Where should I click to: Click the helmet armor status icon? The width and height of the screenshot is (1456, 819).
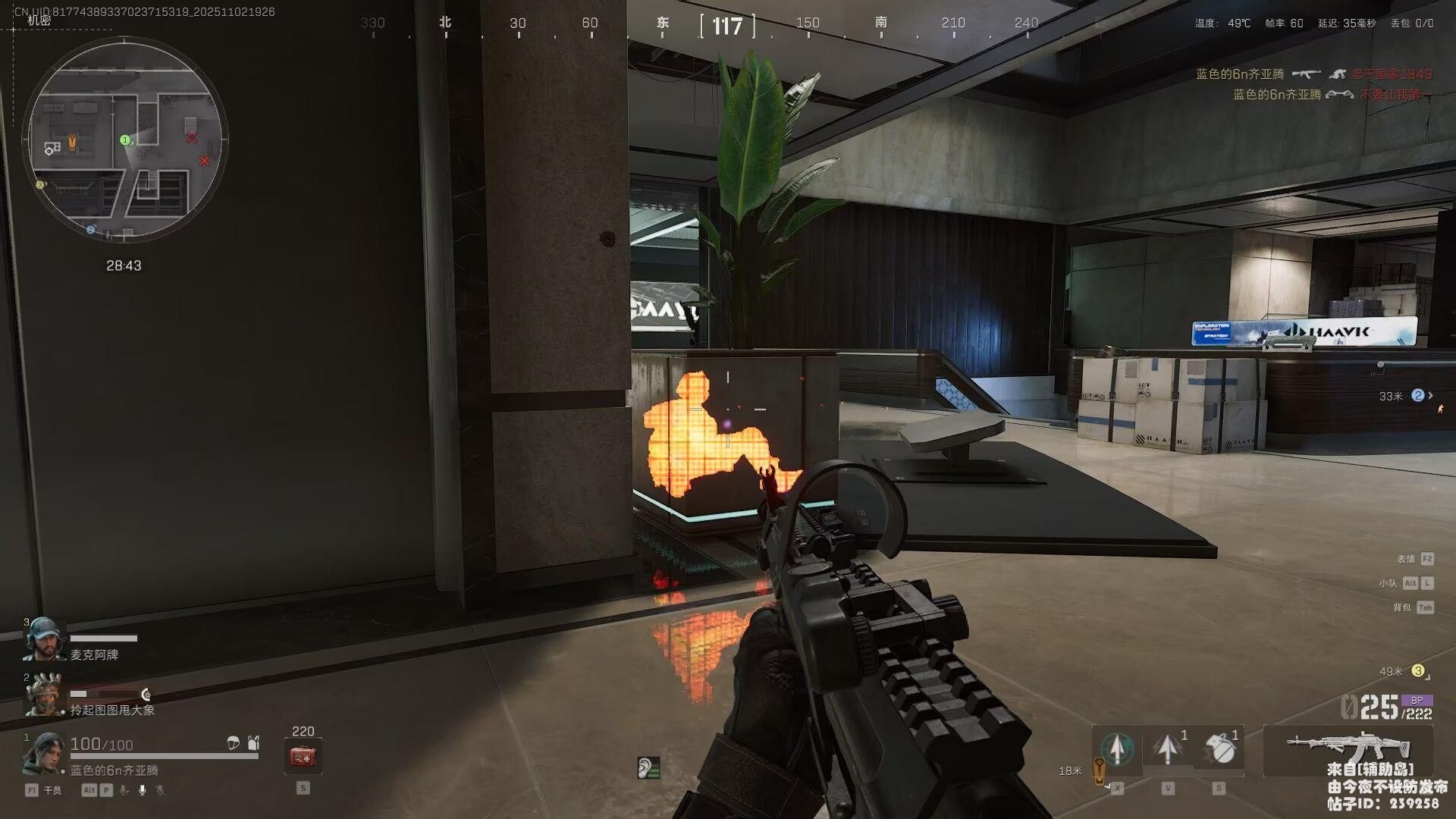tap(234, 743)
